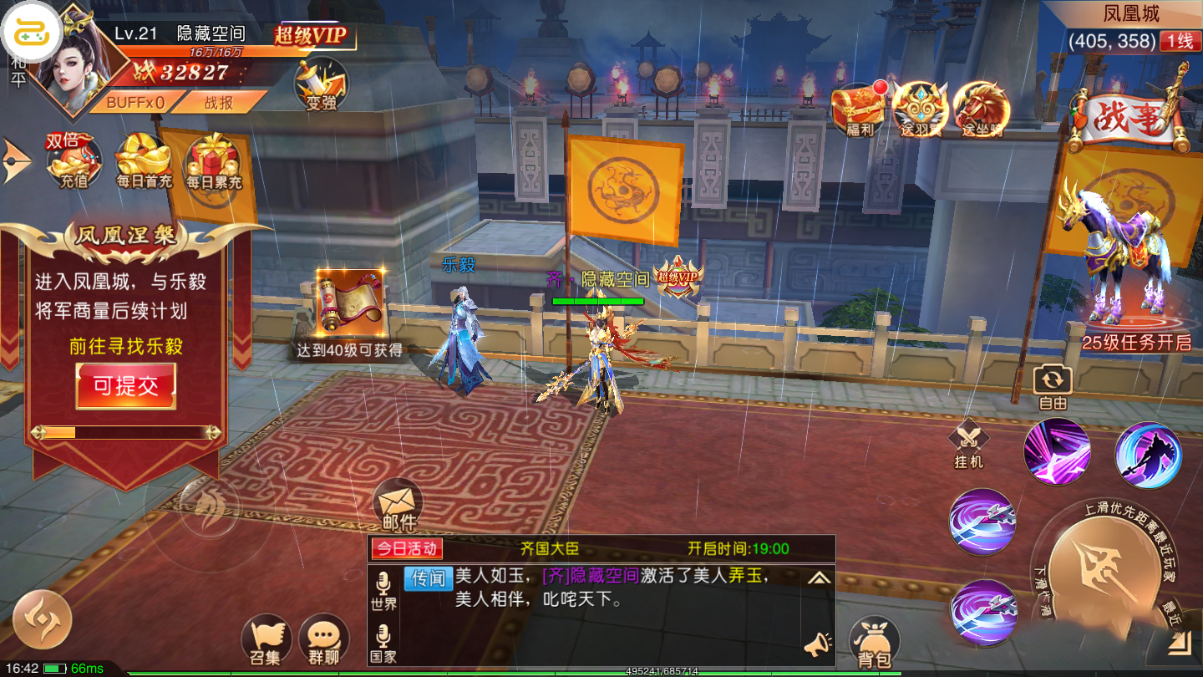Image resolution: width=1203 pixels, height=677 pixels.
Task: Open the 充值 recharge icon
Action: (x=74, y=160)
